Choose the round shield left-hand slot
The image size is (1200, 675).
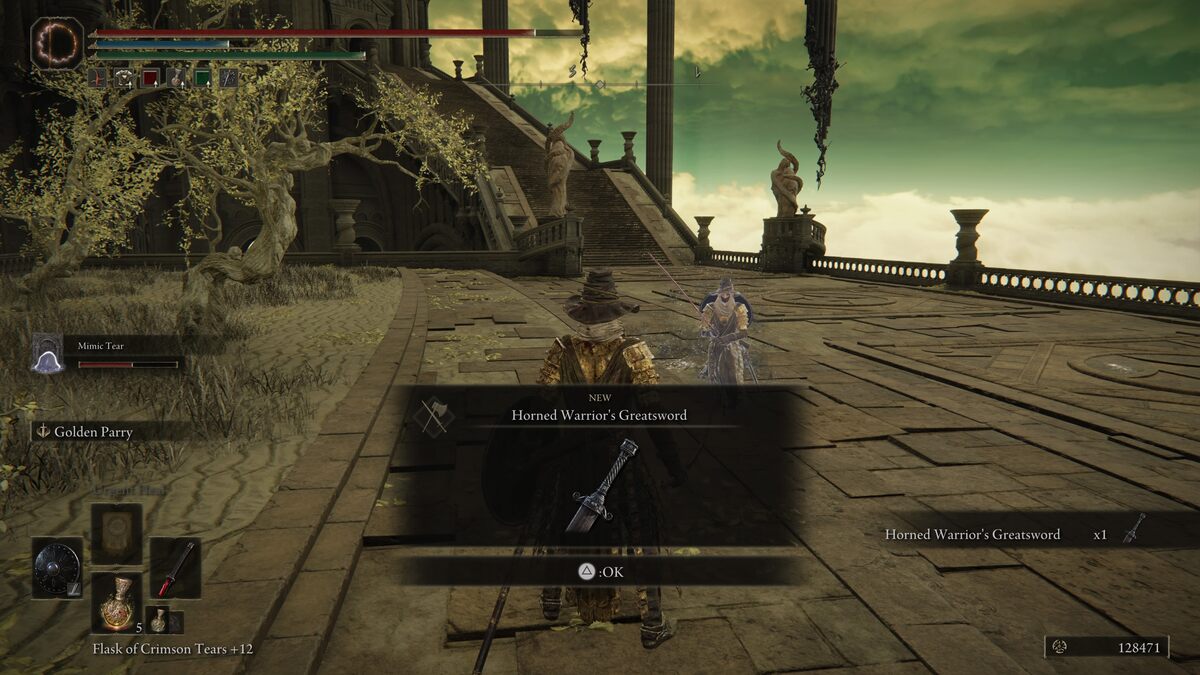(56, 568)
